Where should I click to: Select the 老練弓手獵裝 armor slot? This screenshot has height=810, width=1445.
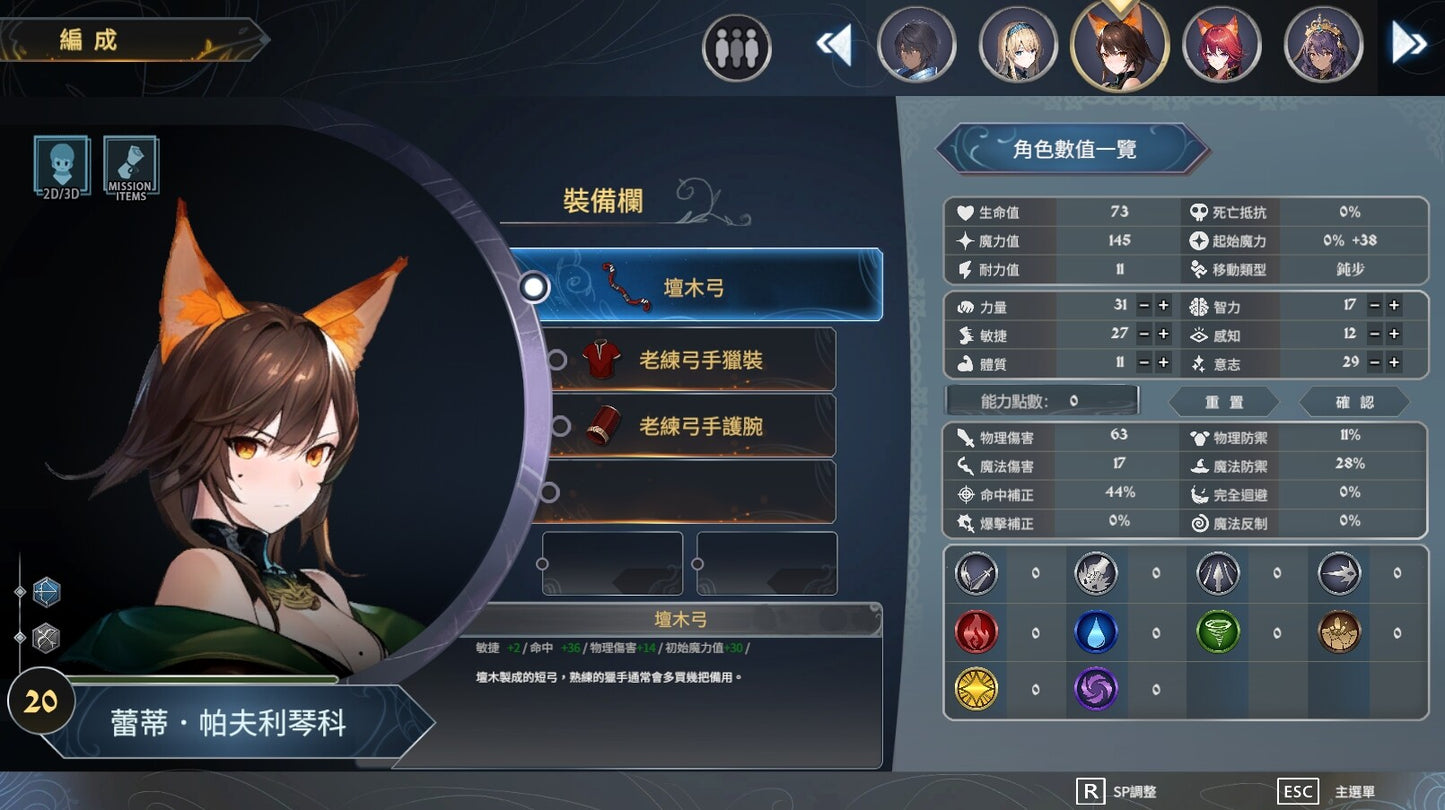690,360
